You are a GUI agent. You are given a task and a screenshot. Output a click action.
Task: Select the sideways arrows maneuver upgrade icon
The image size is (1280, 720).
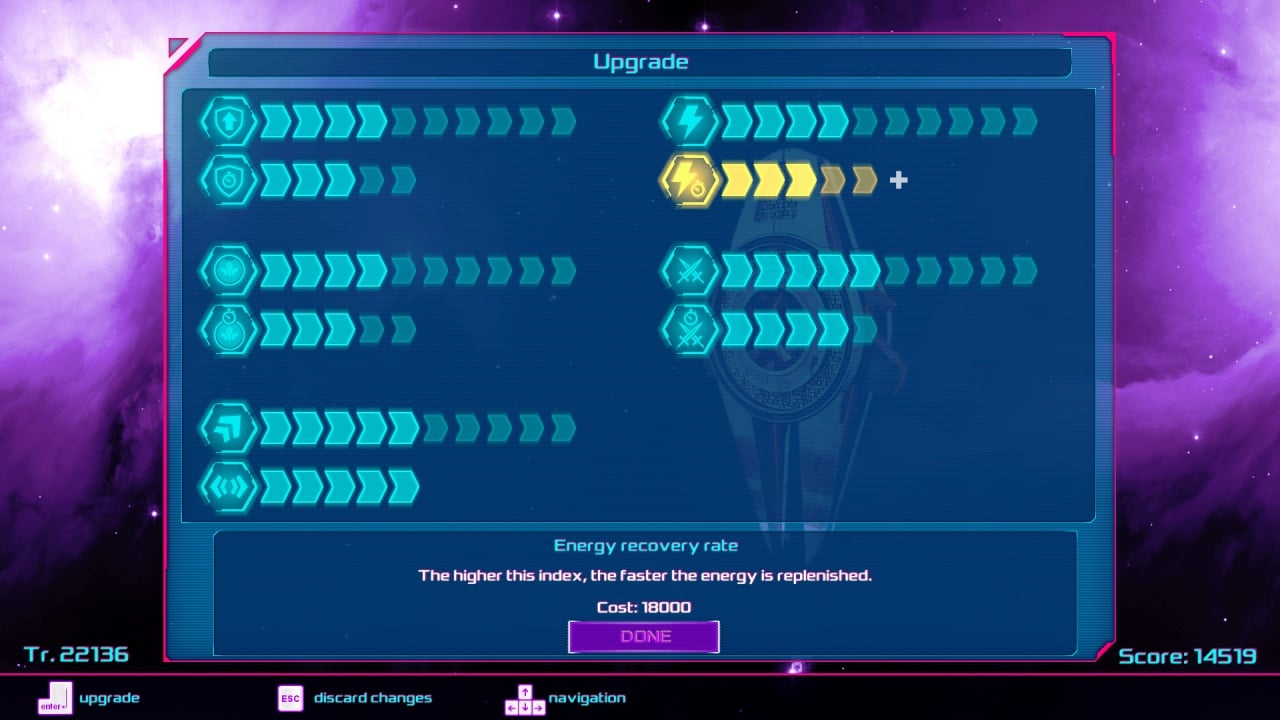(228, 487)
